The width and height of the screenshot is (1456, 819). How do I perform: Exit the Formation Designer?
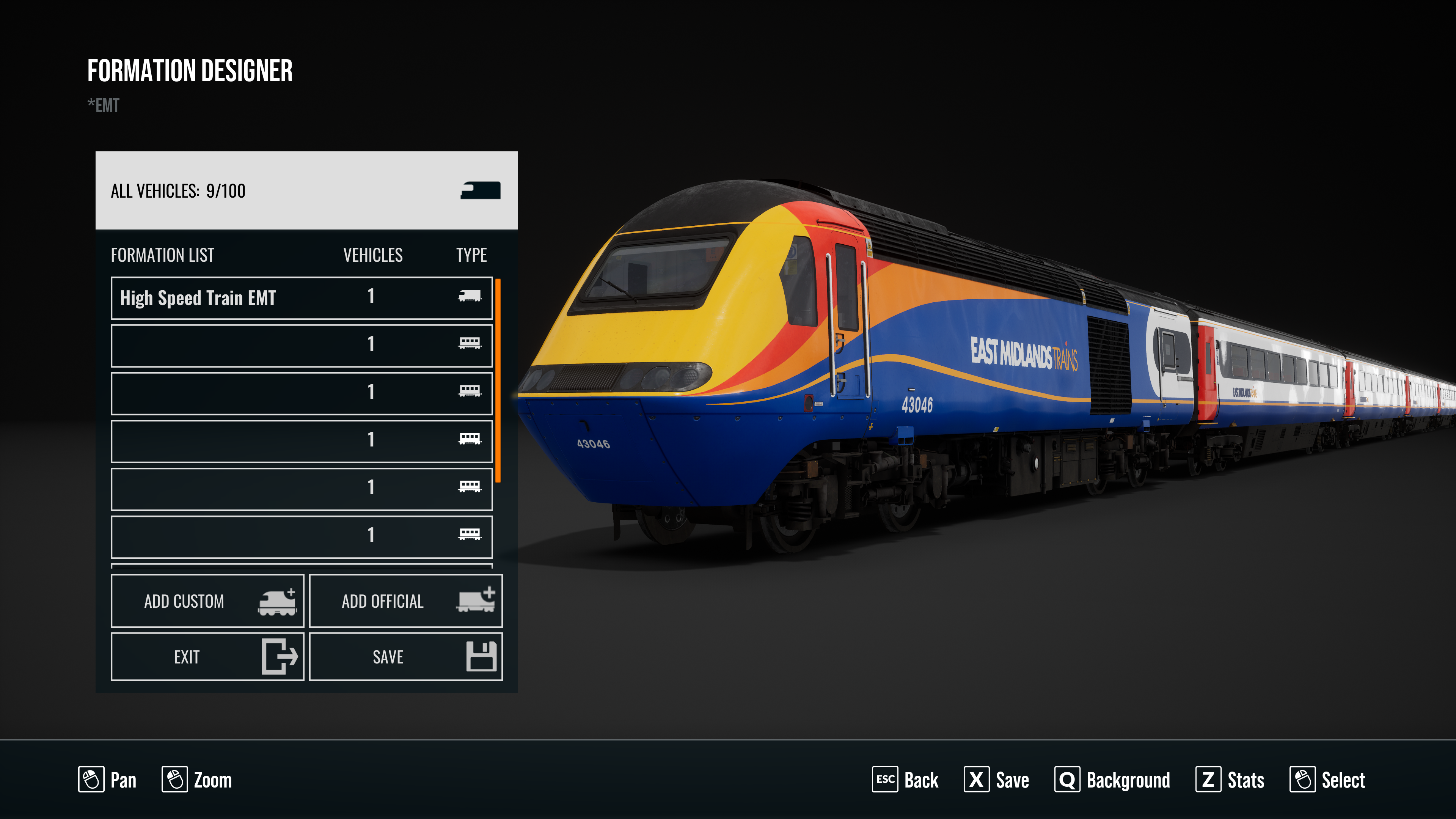point(207,657)
